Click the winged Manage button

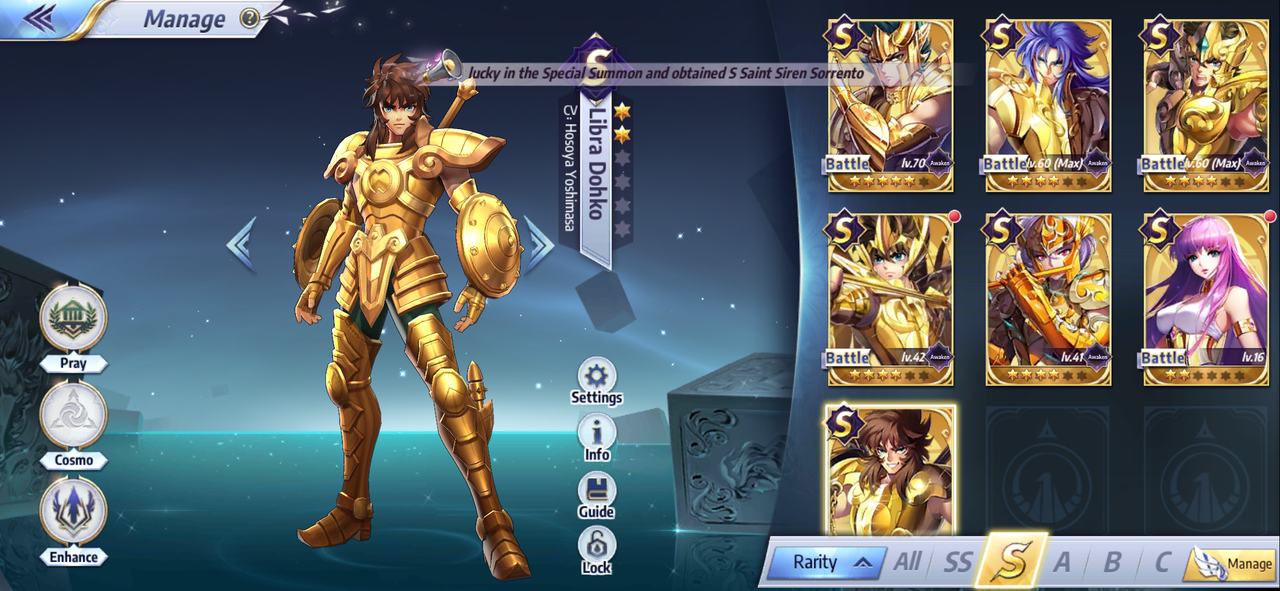1234,564
